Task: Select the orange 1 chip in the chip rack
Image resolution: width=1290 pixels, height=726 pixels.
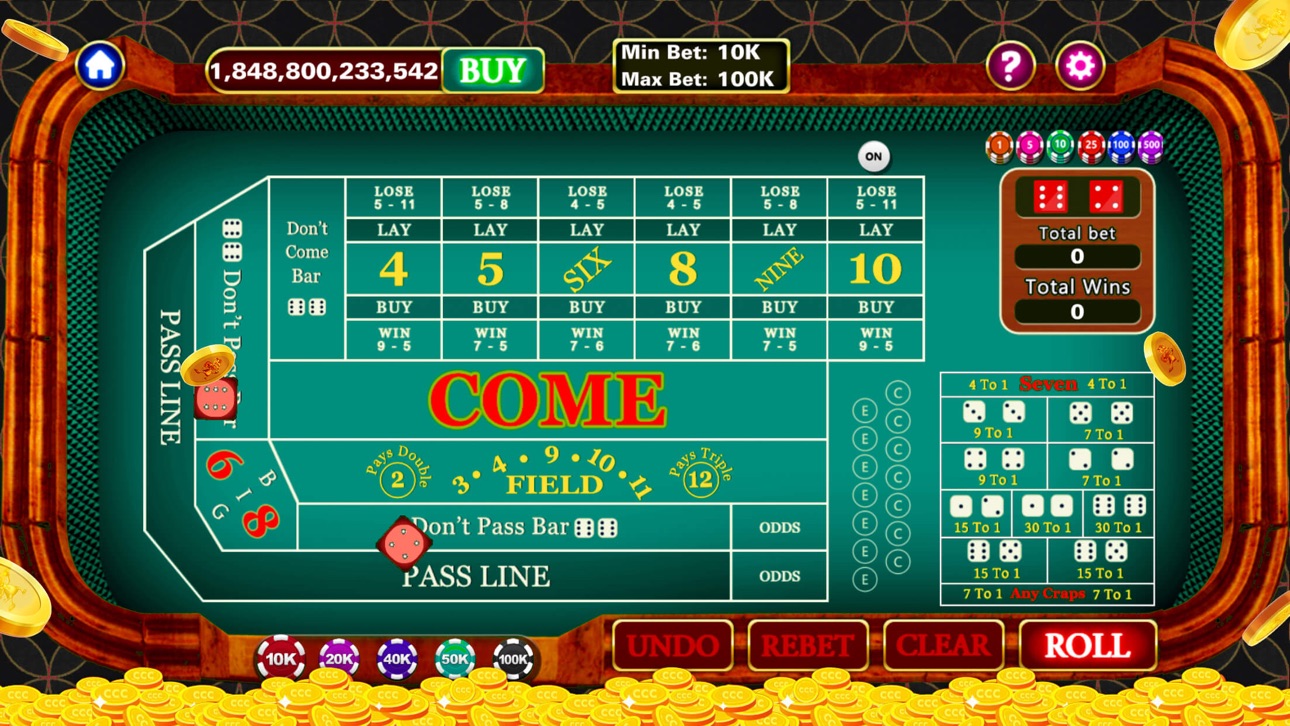Action: [998, 147]
